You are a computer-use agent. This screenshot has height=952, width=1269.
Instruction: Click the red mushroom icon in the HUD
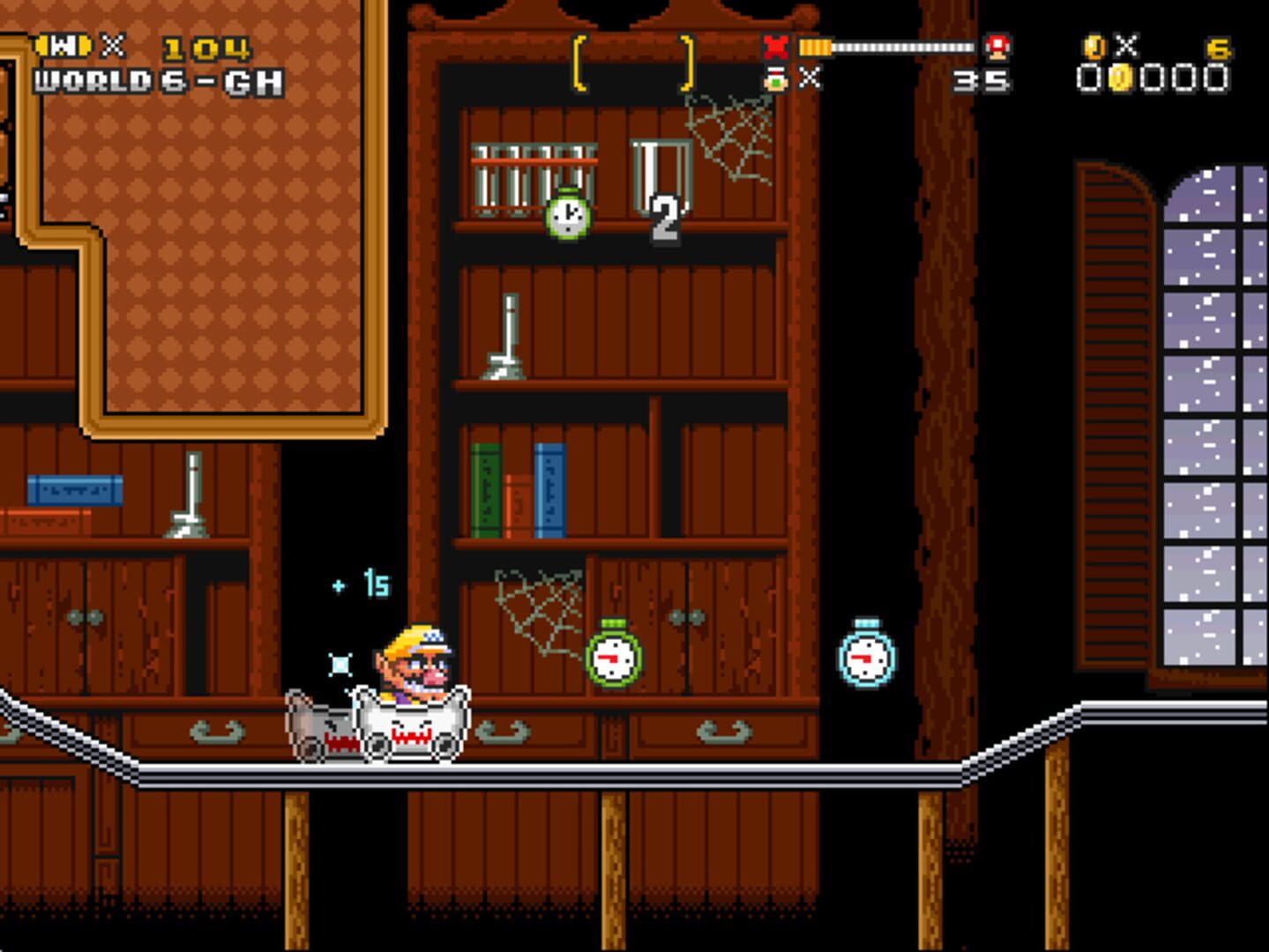[x=996, y=47]
